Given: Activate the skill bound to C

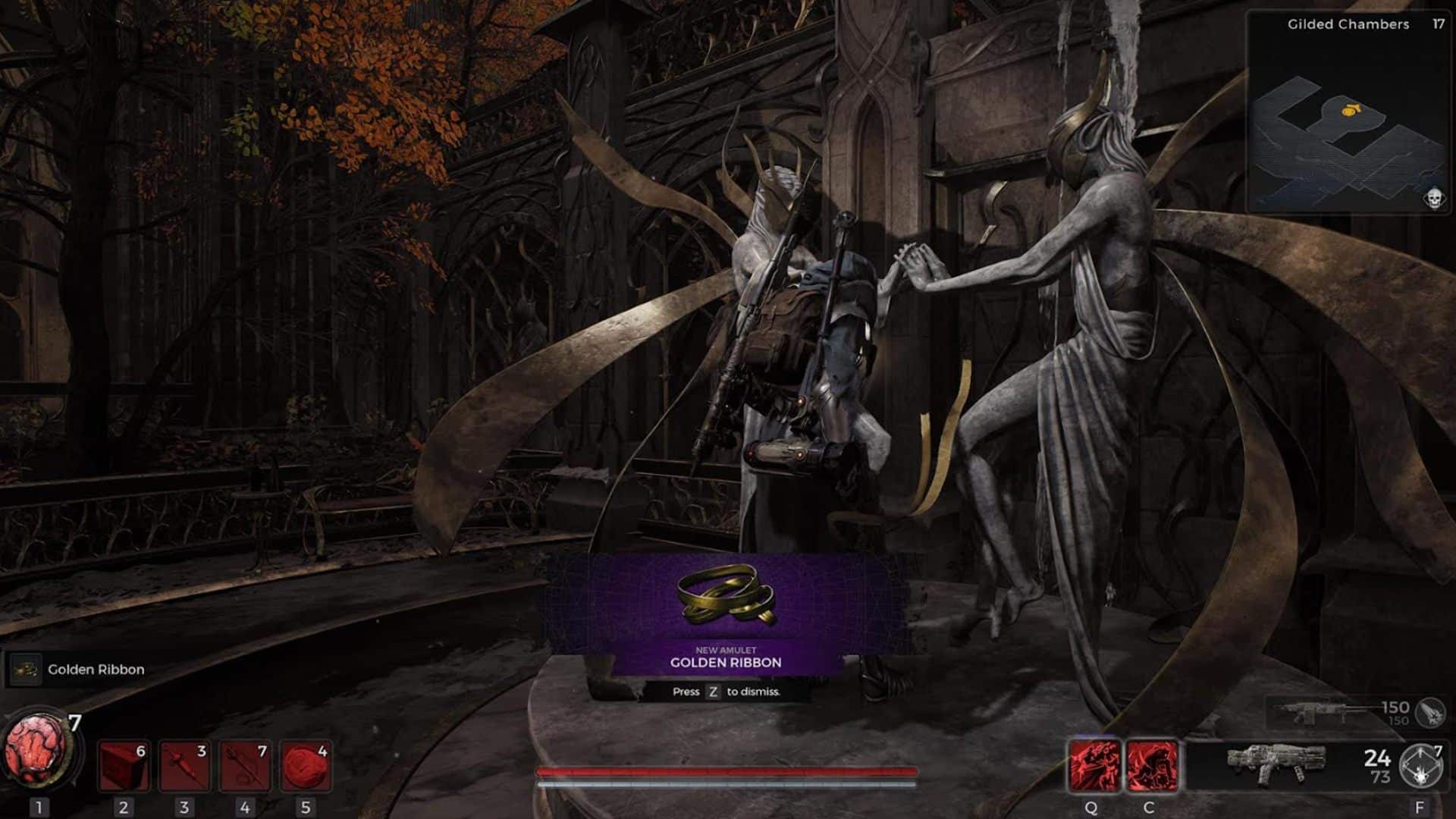Looking at the screenshot, I should click(x=1152, y=766).
